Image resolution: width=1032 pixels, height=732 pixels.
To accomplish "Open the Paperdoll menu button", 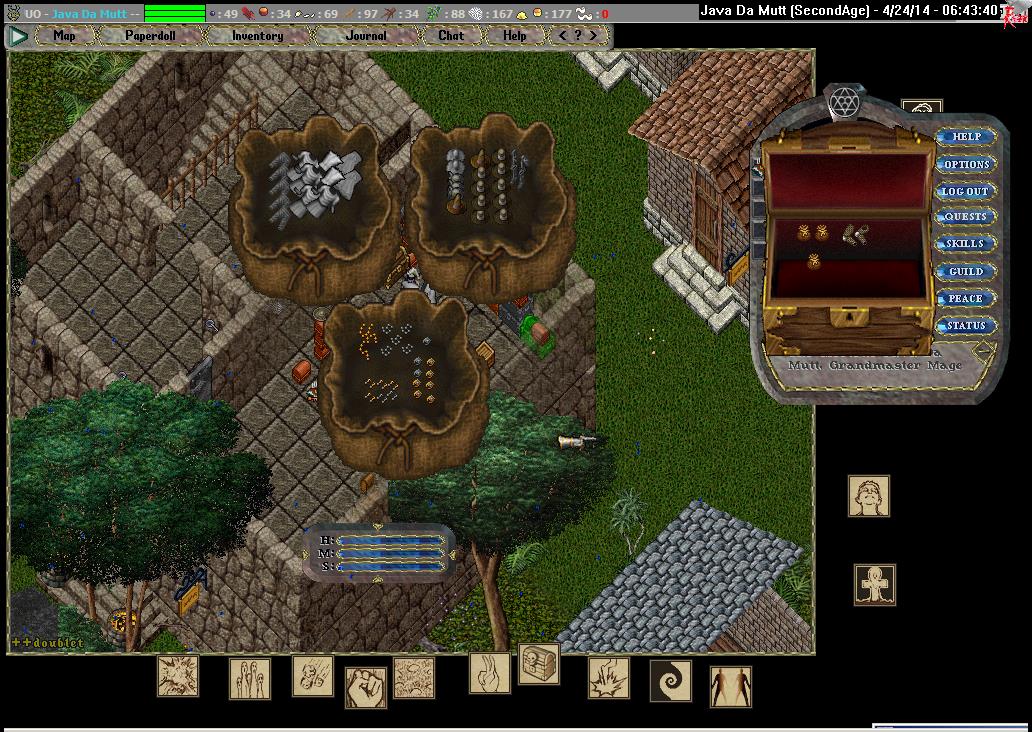I will pyautogui.click(x=149, y=35).
